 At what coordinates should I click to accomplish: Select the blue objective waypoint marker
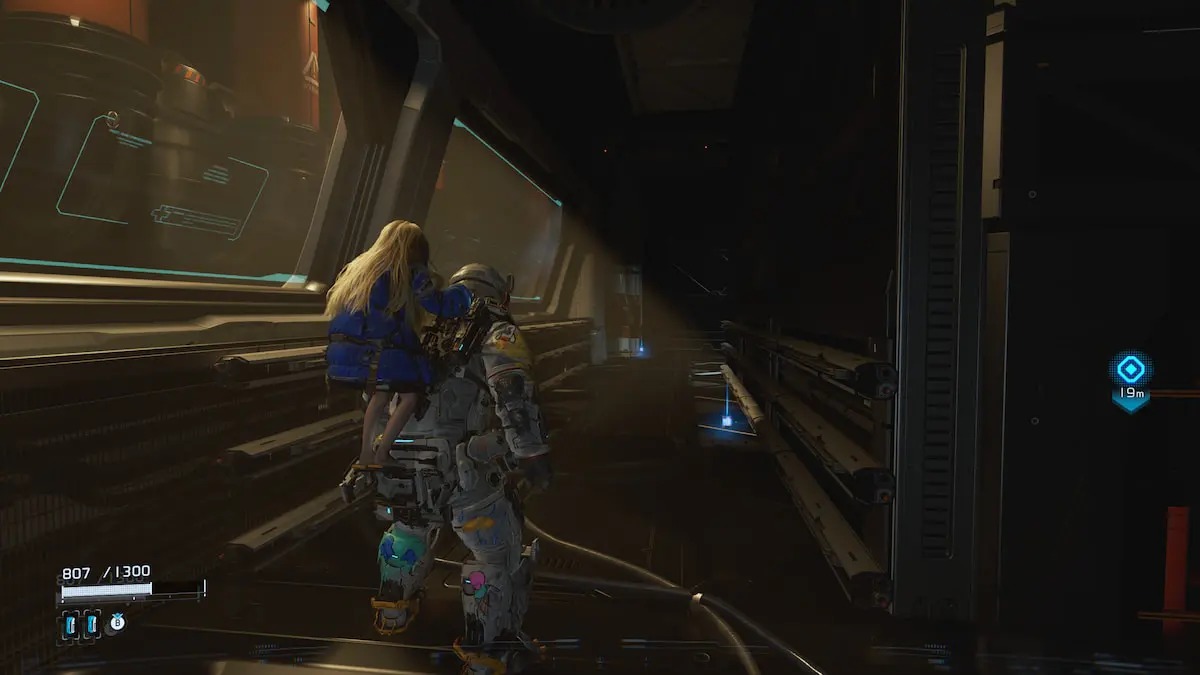pyautogui.click(x=1130, y=370)
